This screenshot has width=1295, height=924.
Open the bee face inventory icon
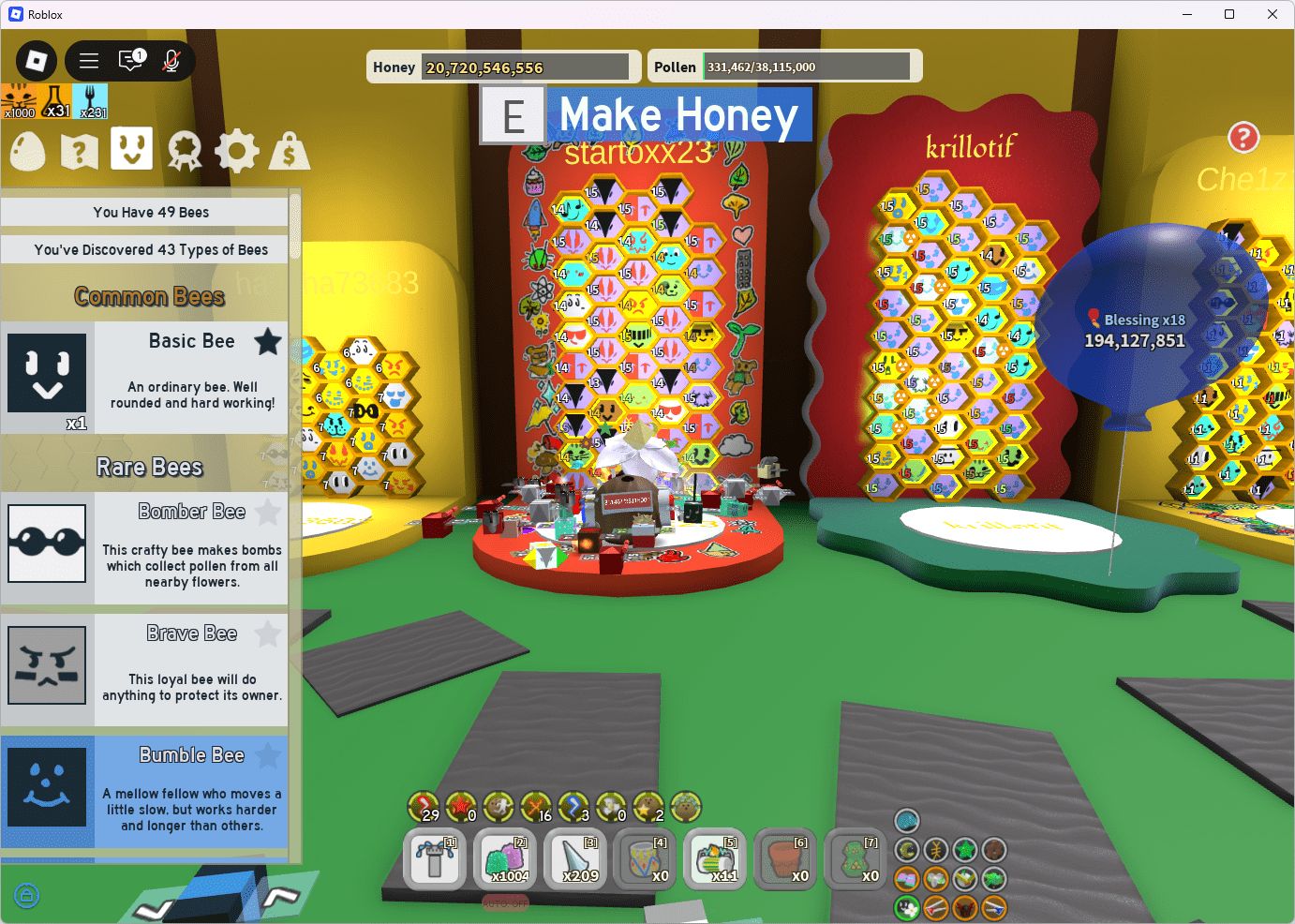(131, 150)
